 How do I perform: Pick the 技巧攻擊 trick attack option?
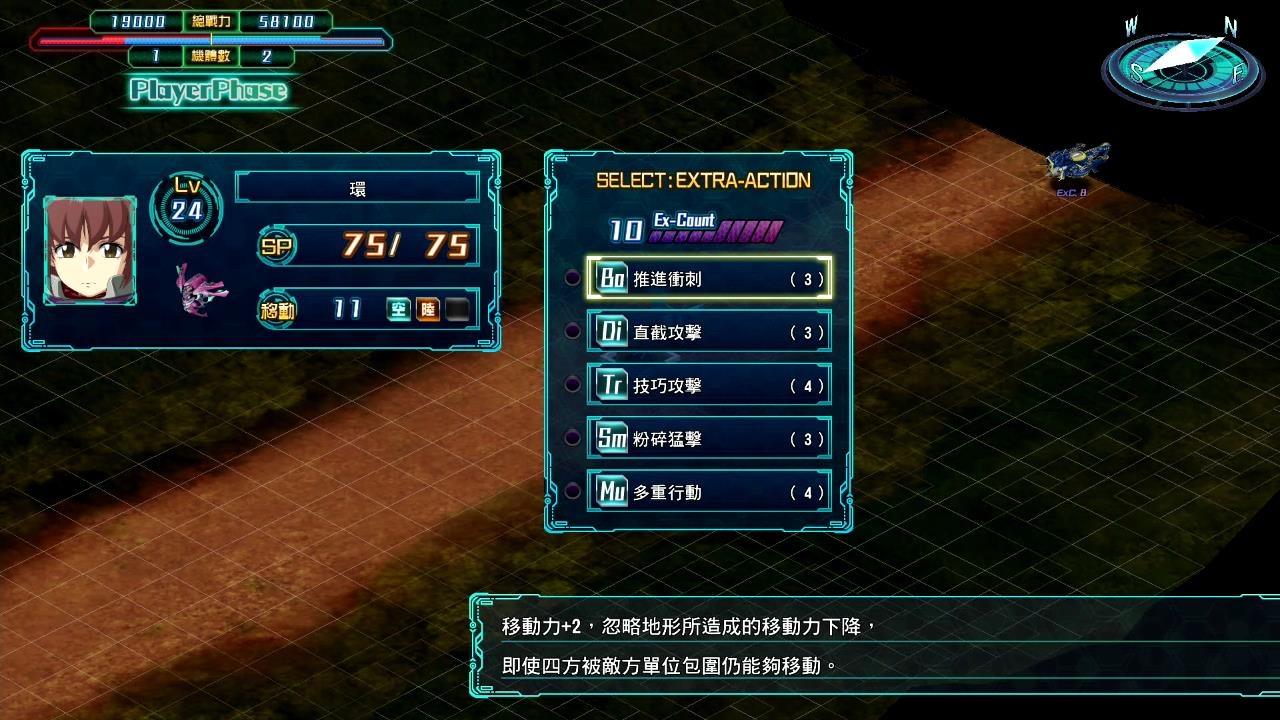click(x=709, y=385)
